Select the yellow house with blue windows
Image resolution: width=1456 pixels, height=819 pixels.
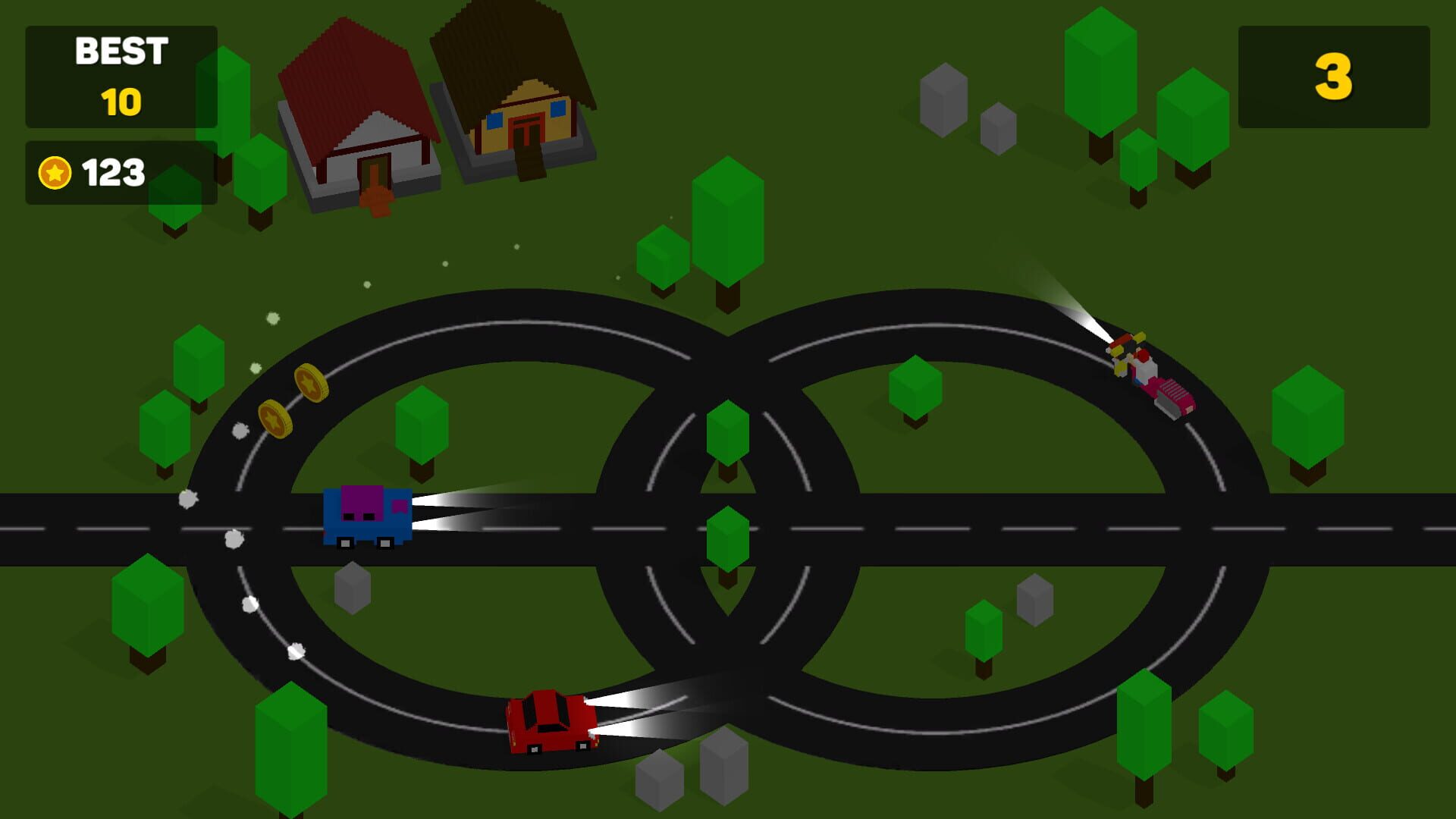516,106
